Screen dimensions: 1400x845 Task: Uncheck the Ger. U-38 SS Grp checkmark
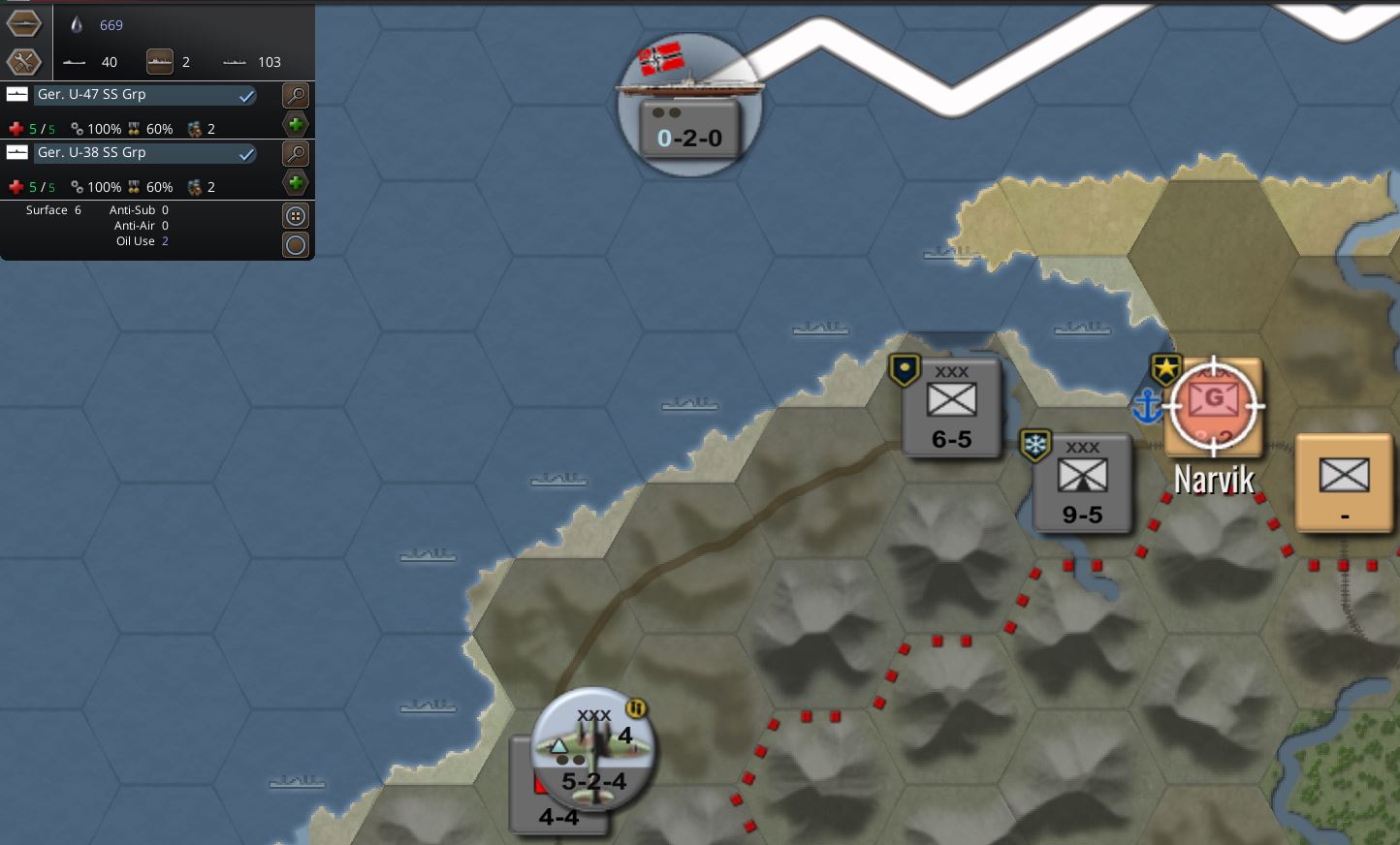pyautogui.click(x=248, y=153)
